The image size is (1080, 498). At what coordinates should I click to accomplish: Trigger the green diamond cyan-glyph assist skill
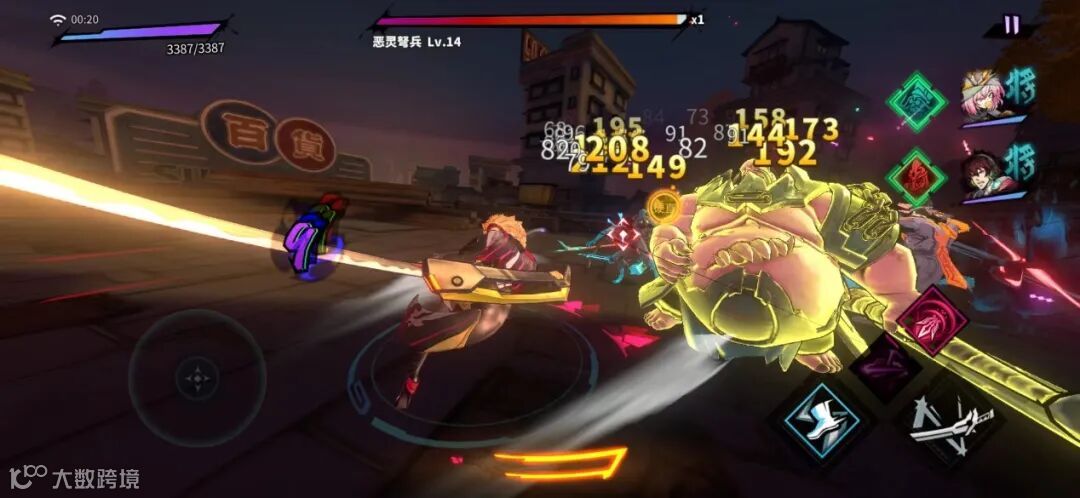tap(916, 101)
